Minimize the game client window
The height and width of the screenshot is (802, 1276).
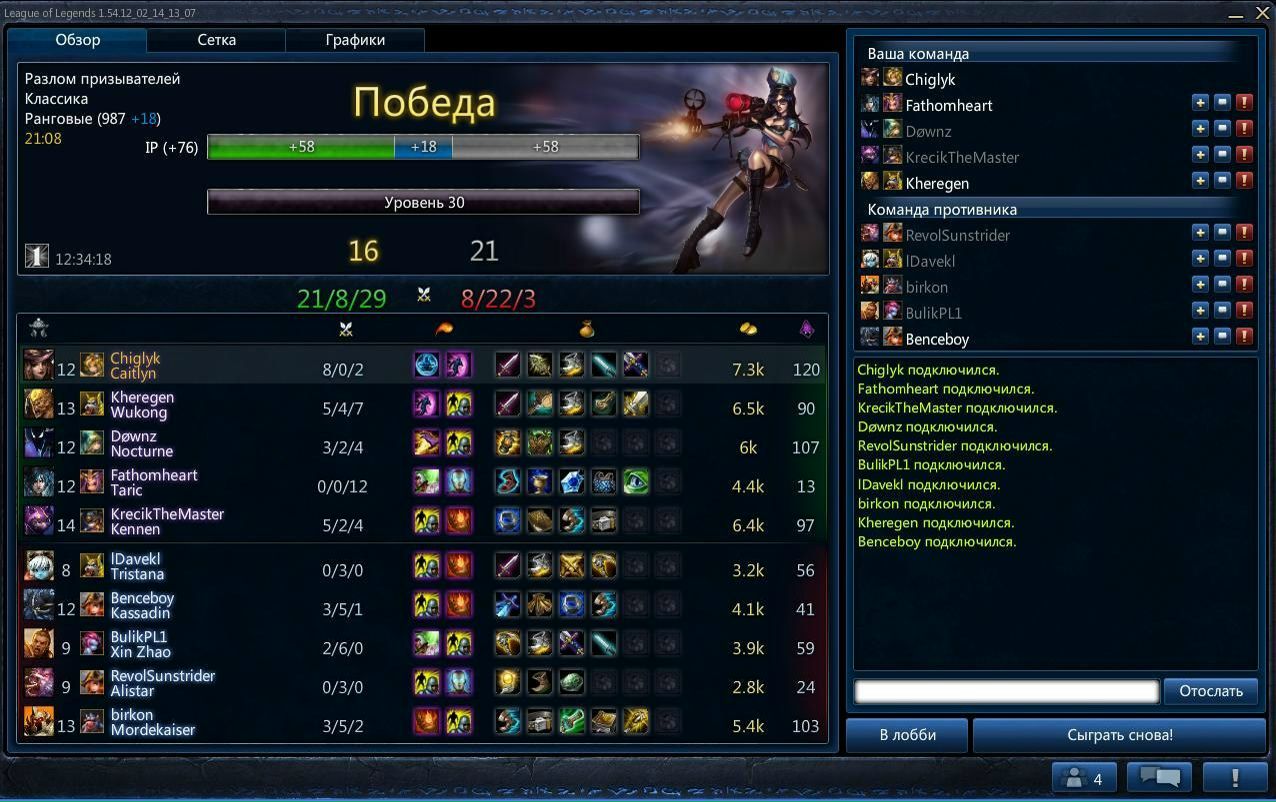pos(1237,14)
